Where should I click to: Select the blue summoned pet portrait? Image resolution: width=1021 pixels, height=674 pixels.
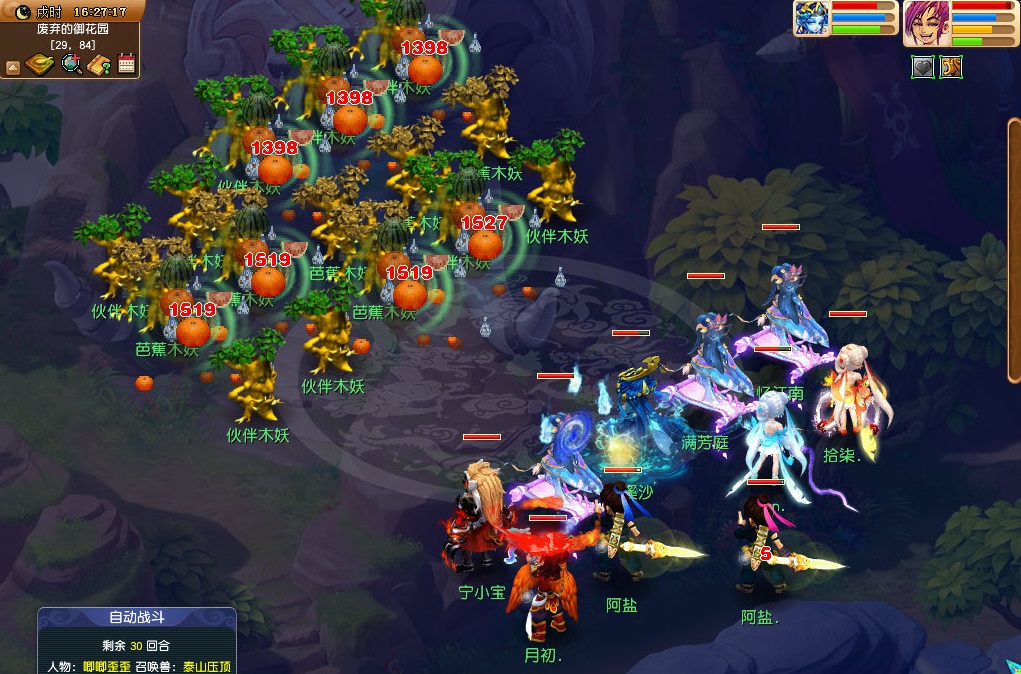tap(812, 18)
